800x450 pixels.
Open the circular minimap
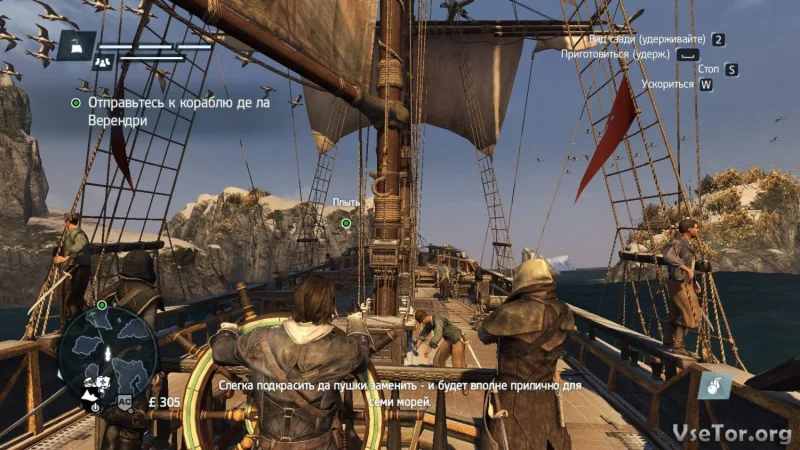click(107, 349)
